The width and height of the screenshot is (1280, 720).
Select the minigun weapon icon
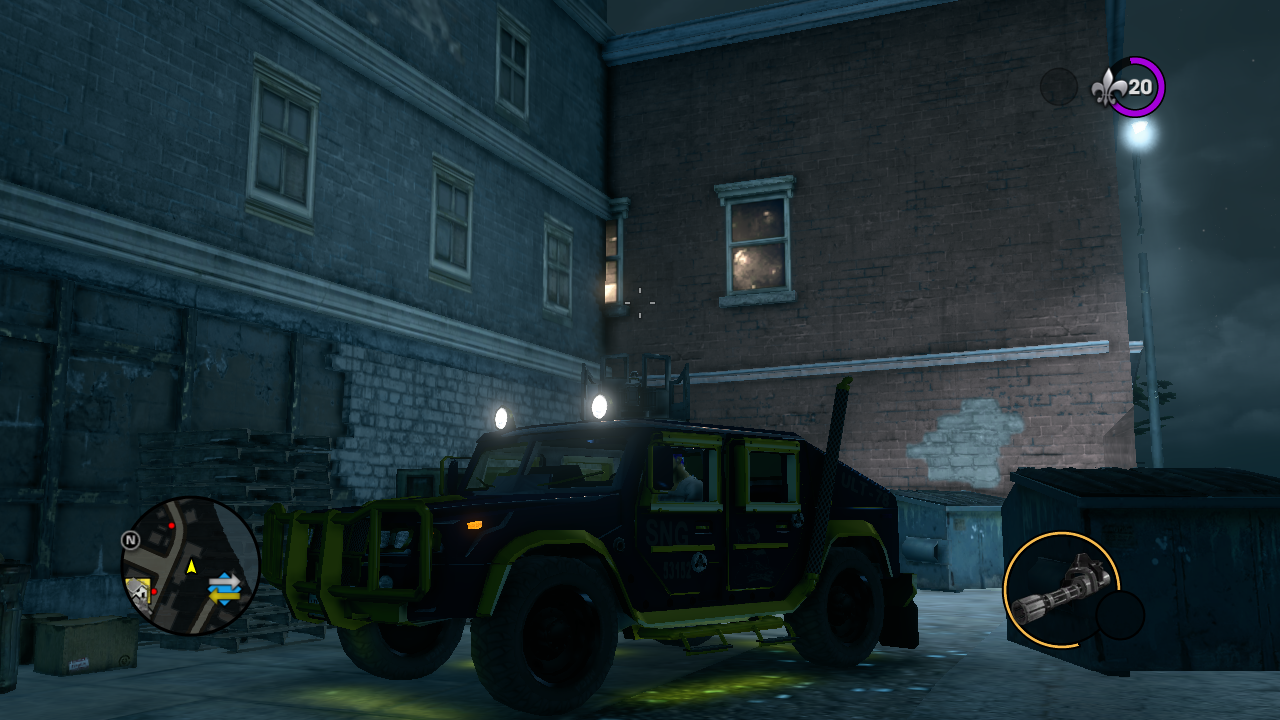1060,590
